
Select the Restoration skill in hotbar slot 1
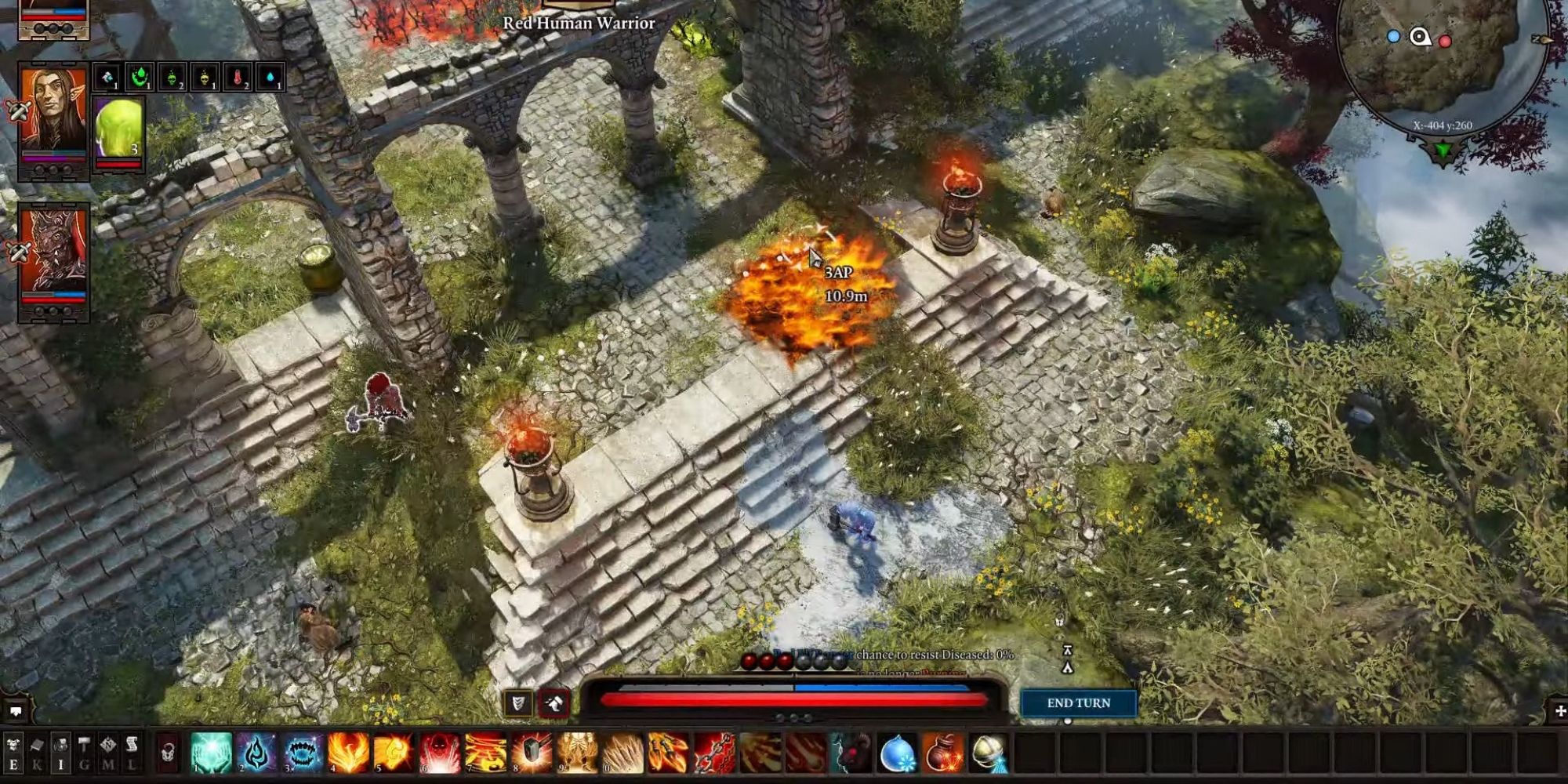click(x=210, y=753)
